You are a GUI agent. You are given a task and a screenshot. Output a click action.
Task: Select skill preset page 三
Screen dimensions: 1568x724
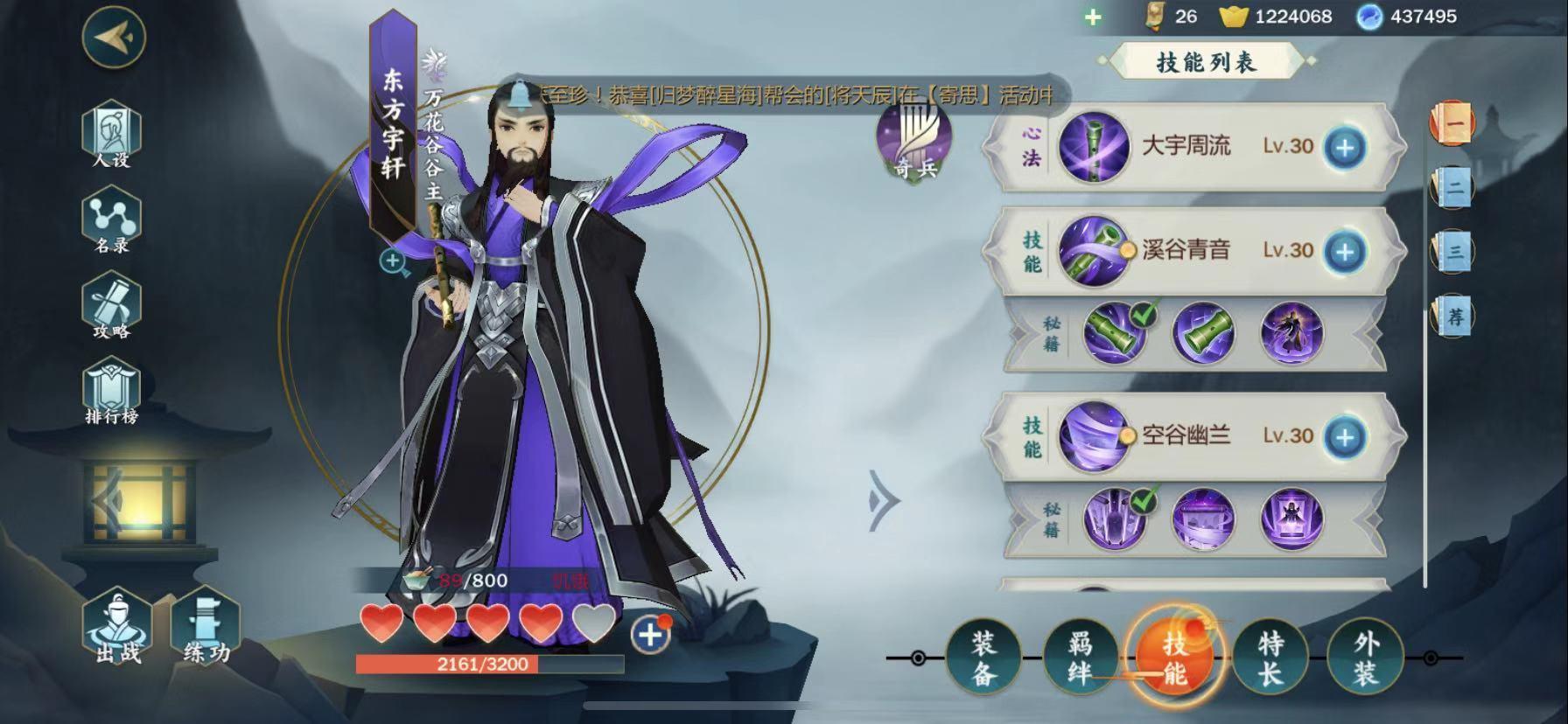pyautogui.click(x=1453, y=252)
